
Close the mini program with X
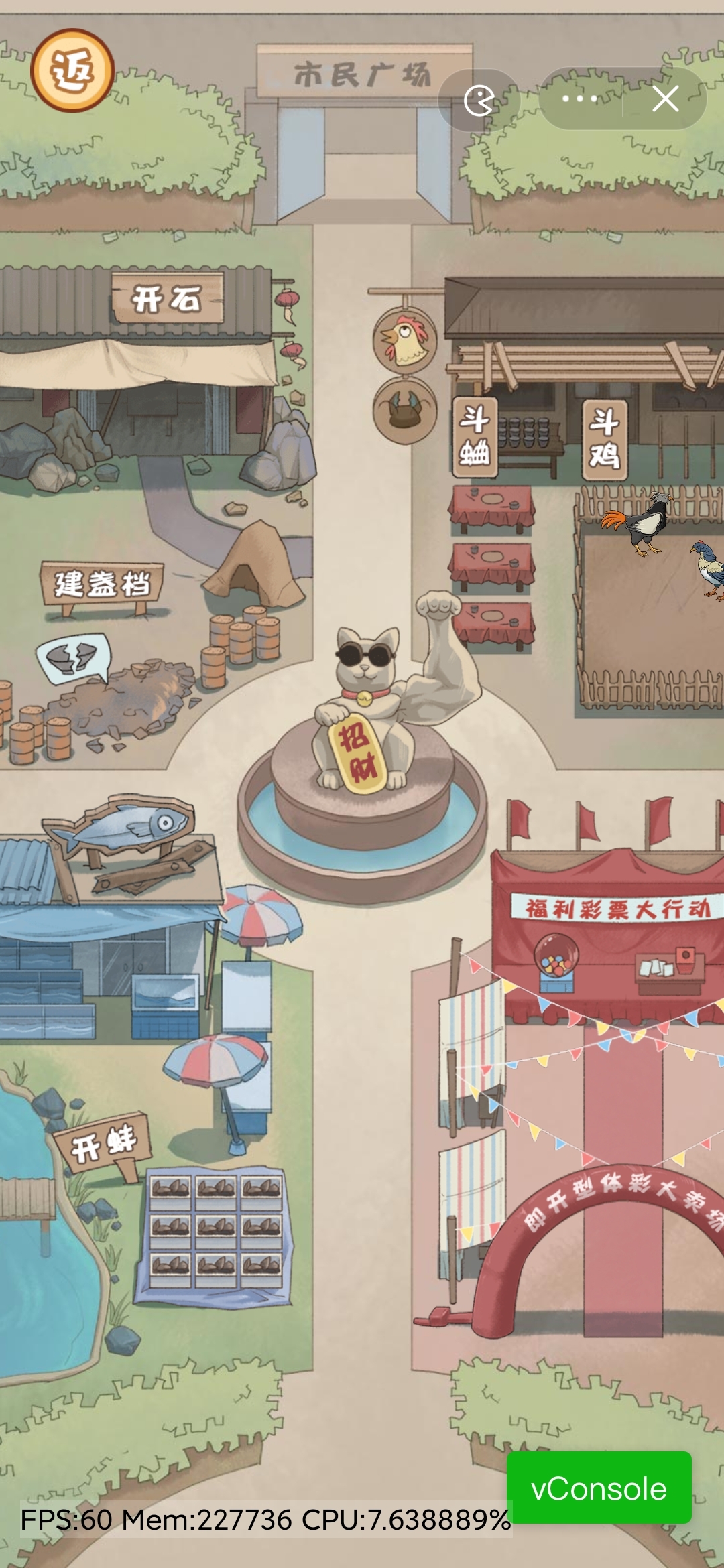(x=665, y=99)
